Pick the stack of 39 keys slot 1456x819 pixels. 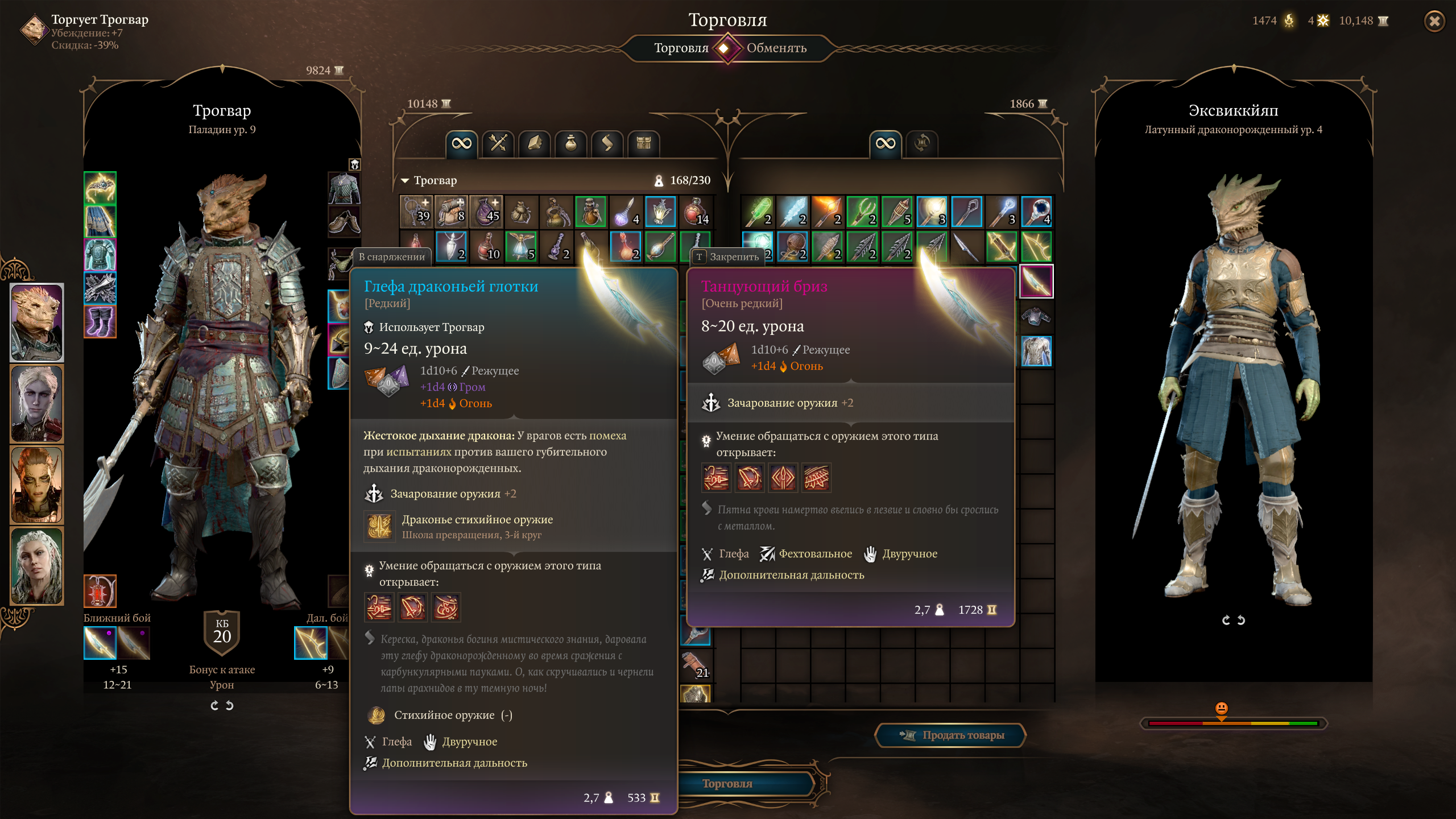pyautogui.click(x=416, y=212)
